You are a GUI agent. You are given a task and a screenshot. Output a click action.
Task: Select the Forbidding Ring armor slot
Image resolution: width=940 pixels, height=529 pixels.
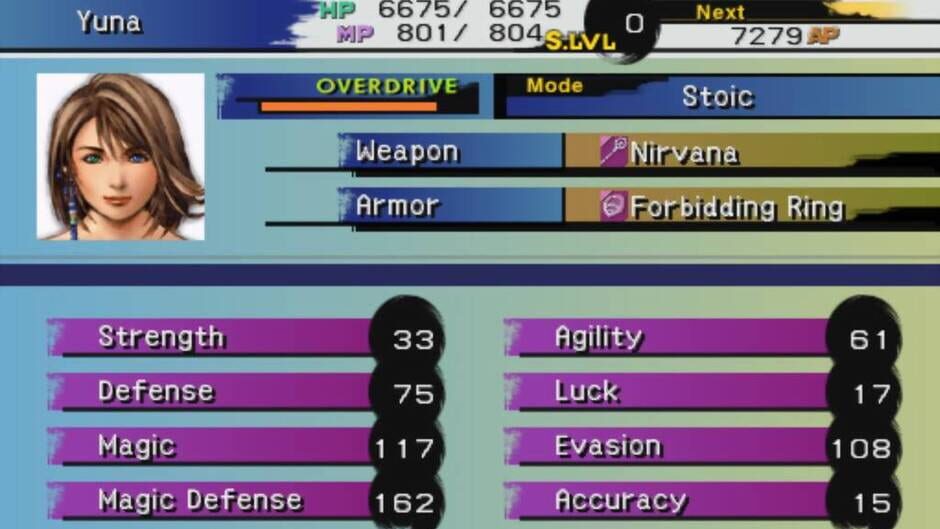click(x=736, y=207)
